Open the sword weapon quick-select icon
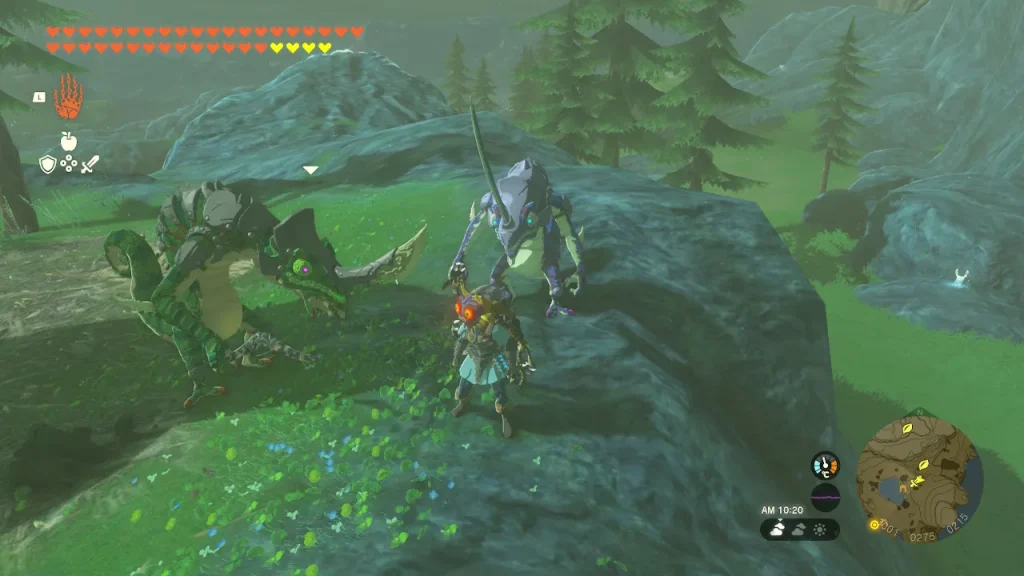 click(x=90, y=164)
